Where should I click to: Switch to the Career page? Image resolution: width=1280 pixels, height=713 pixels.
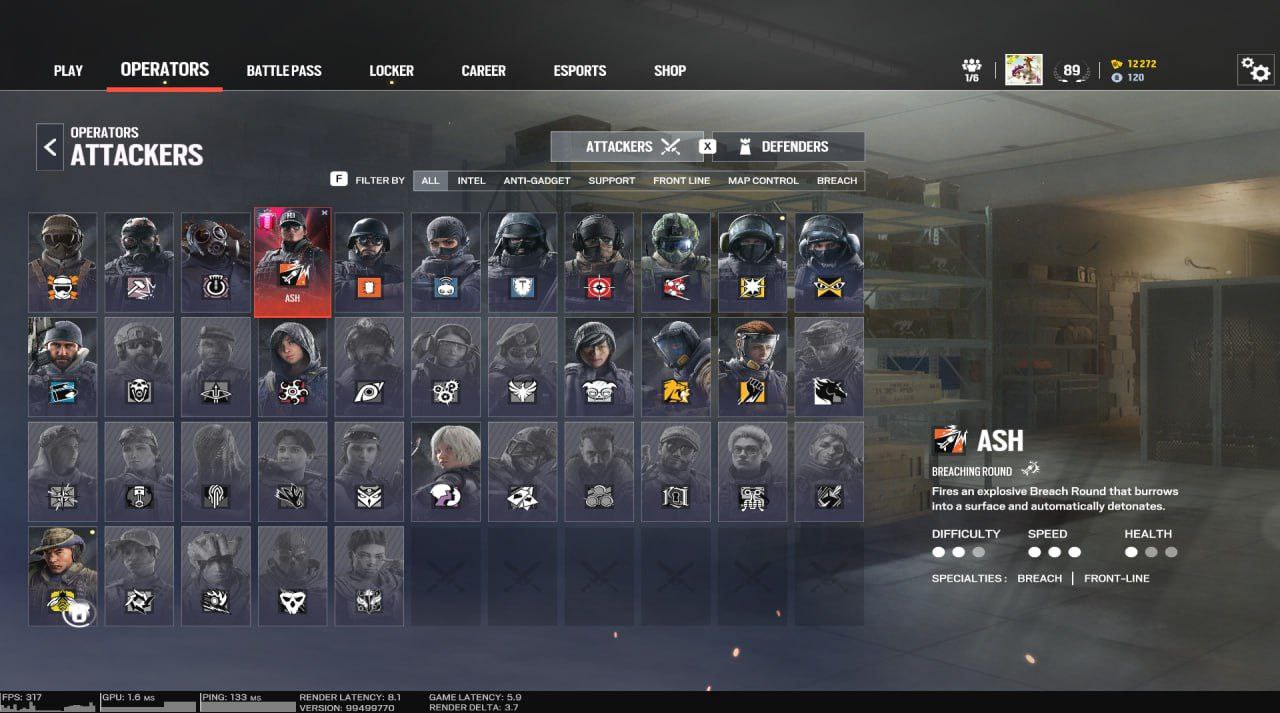(x=483, y=71)
